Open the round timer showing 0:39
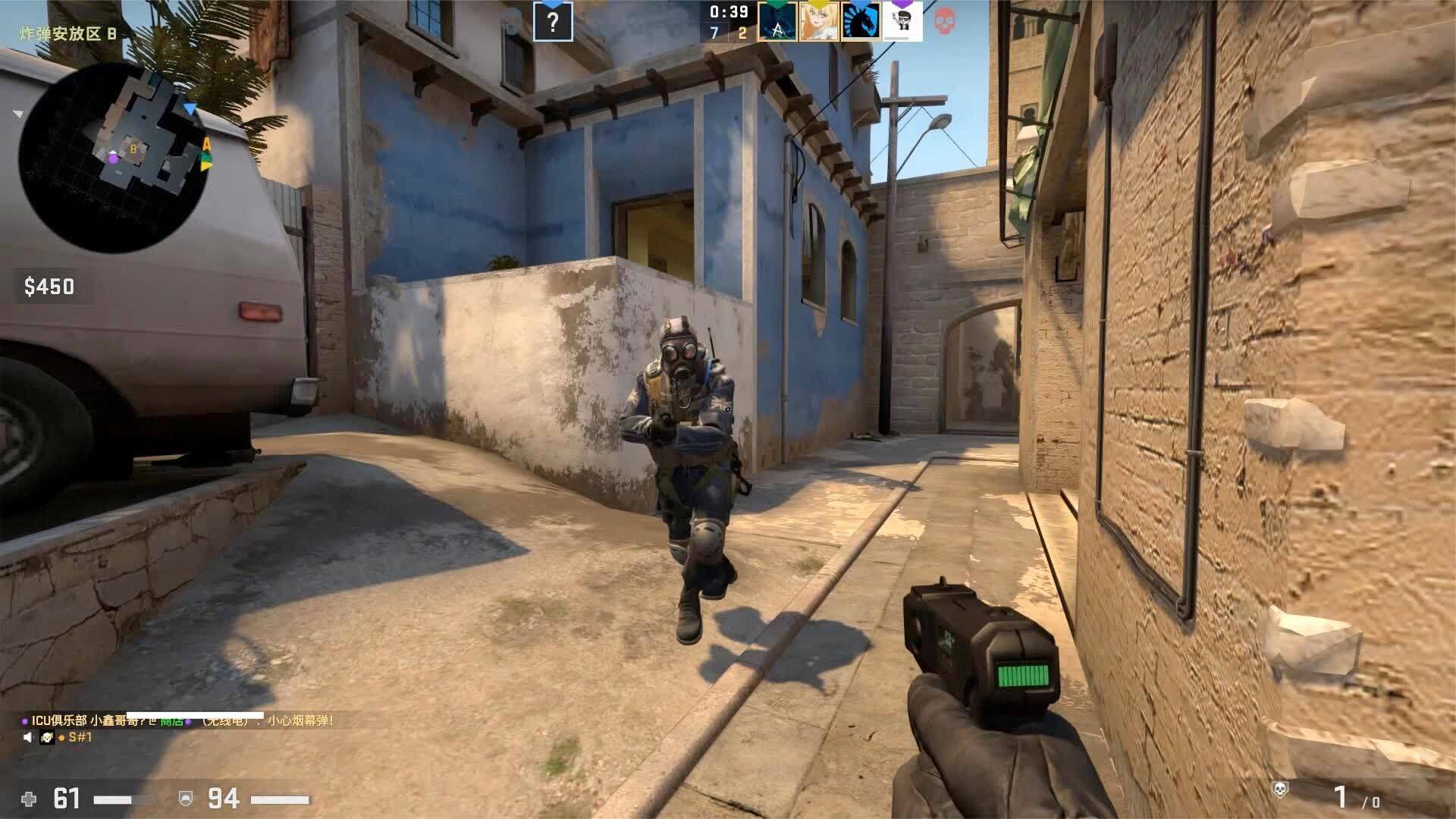1456x819 pixels. coord(730,12)
